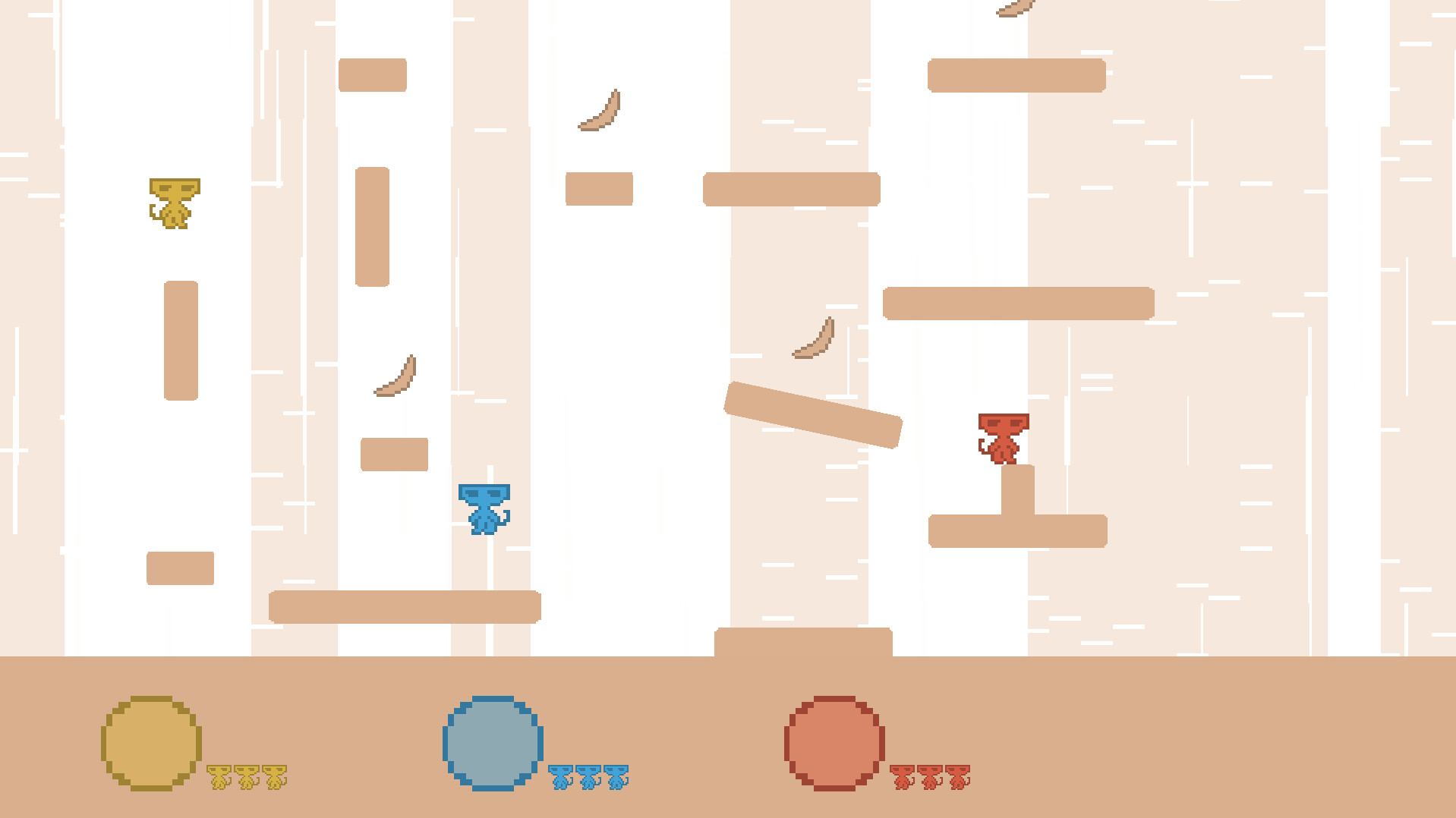Click the vertical platform on the left side
The image size is (1456, 818).
click(180, 340)
